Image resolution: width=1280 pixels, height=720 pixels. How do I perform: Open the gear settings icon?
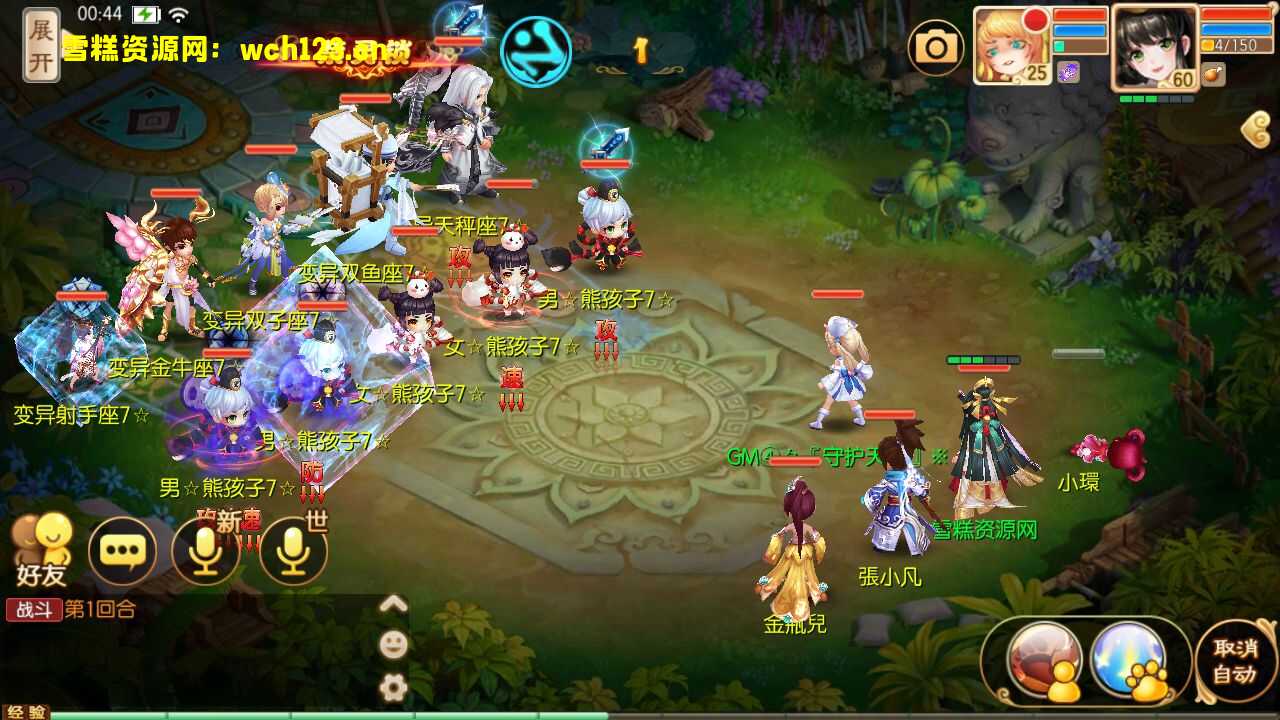point(393,688)
